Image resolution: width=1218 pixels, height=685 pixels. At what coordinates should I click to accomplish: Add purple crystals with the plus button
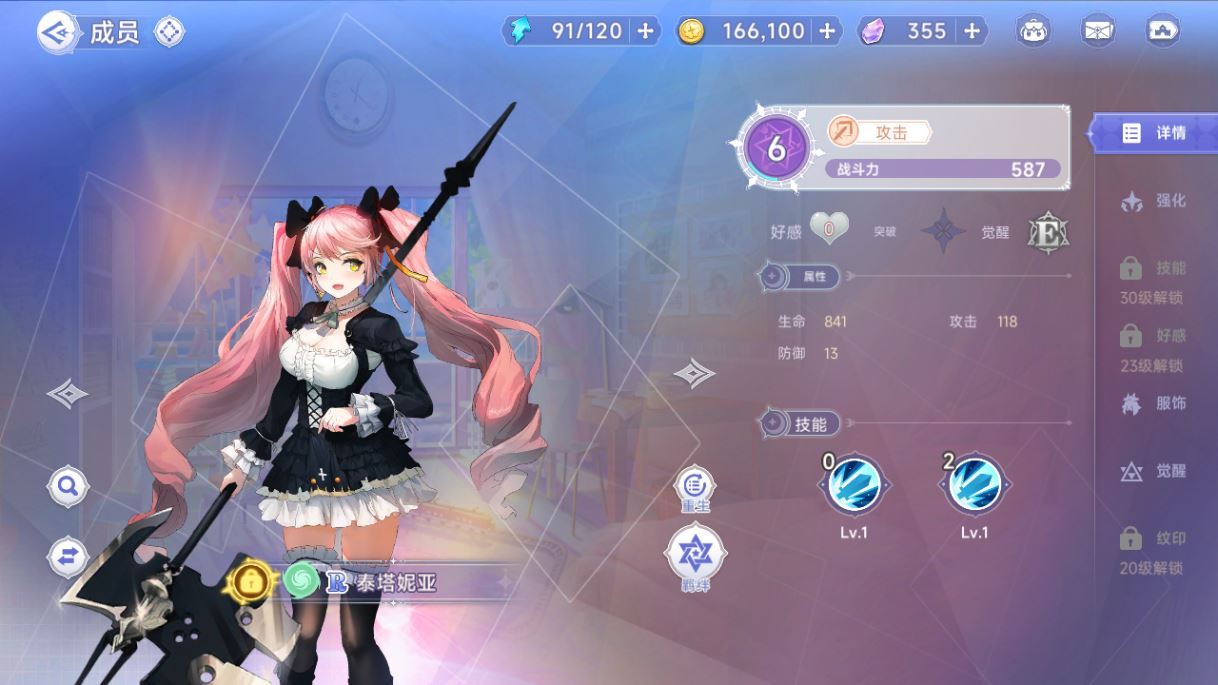click(971, 31)
